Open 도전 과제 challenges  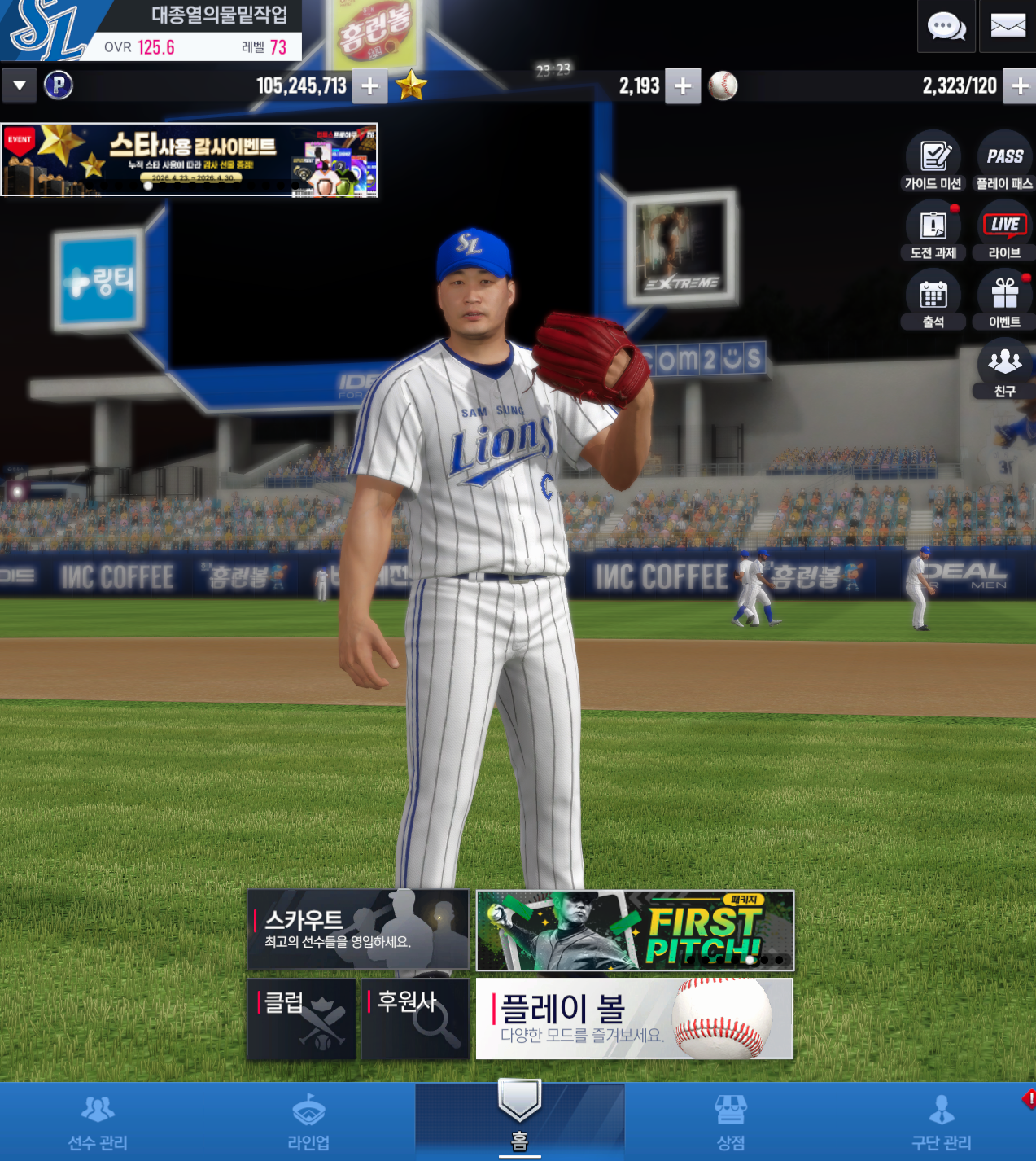[933, 231]
